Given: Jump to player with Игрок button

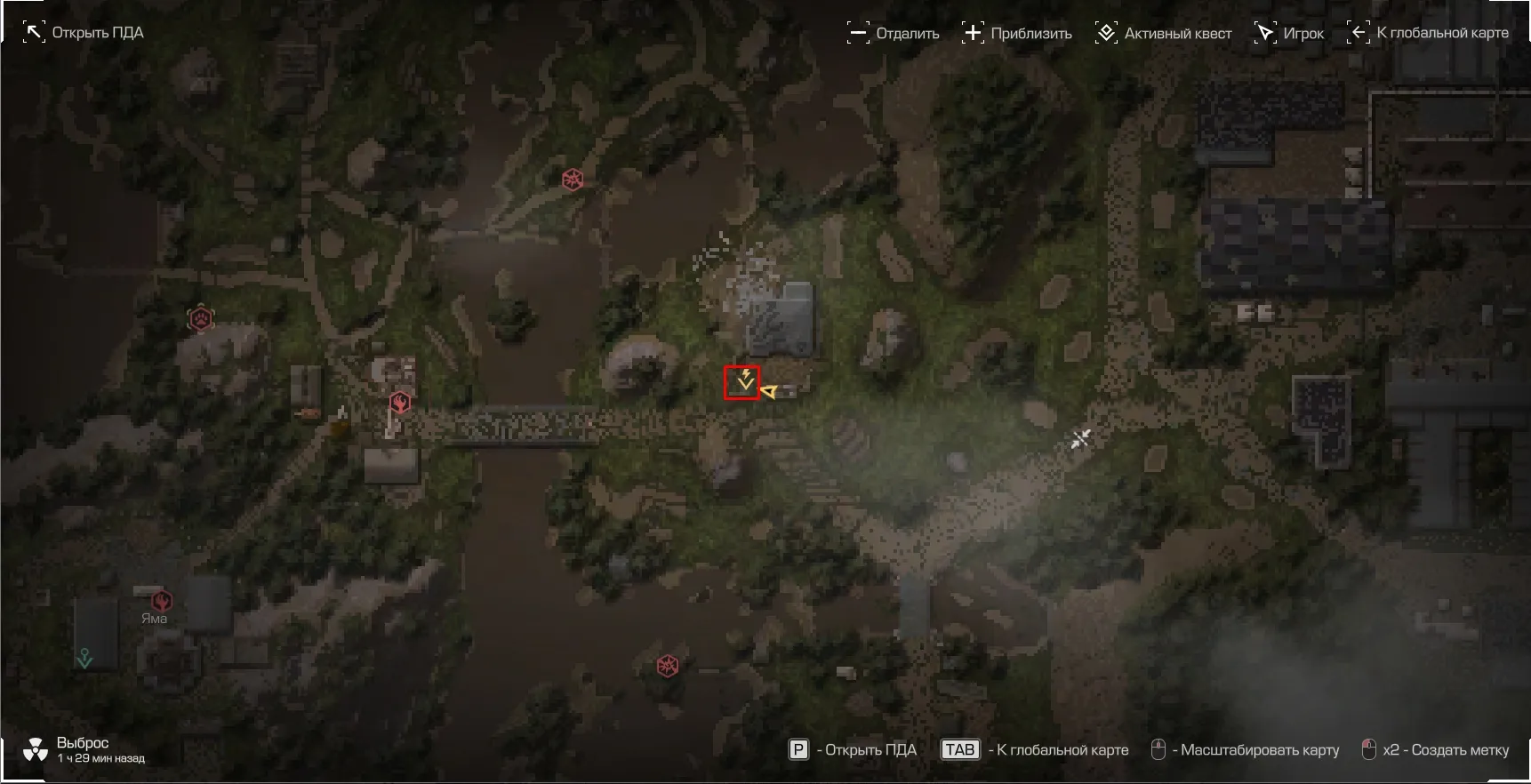Looking at the screenshot, I should click(1289, 34).
